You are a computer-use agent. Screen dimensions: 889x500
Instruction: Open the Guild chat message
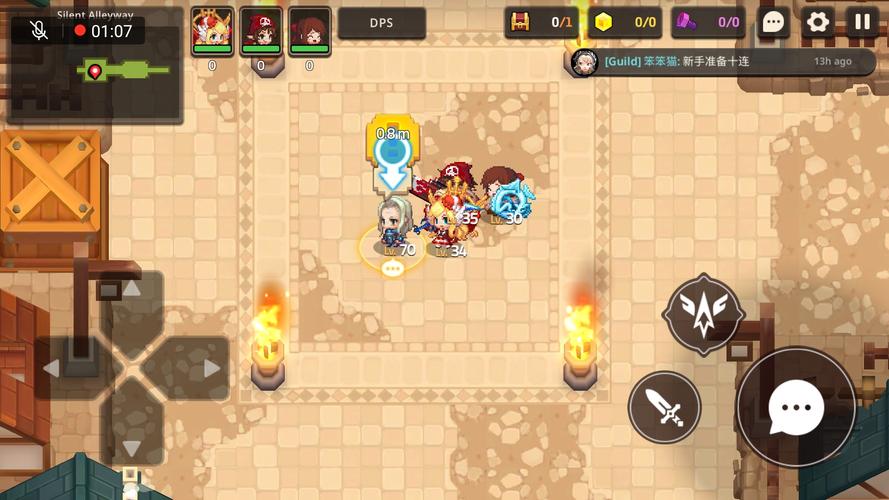click(x=714, y=62)
